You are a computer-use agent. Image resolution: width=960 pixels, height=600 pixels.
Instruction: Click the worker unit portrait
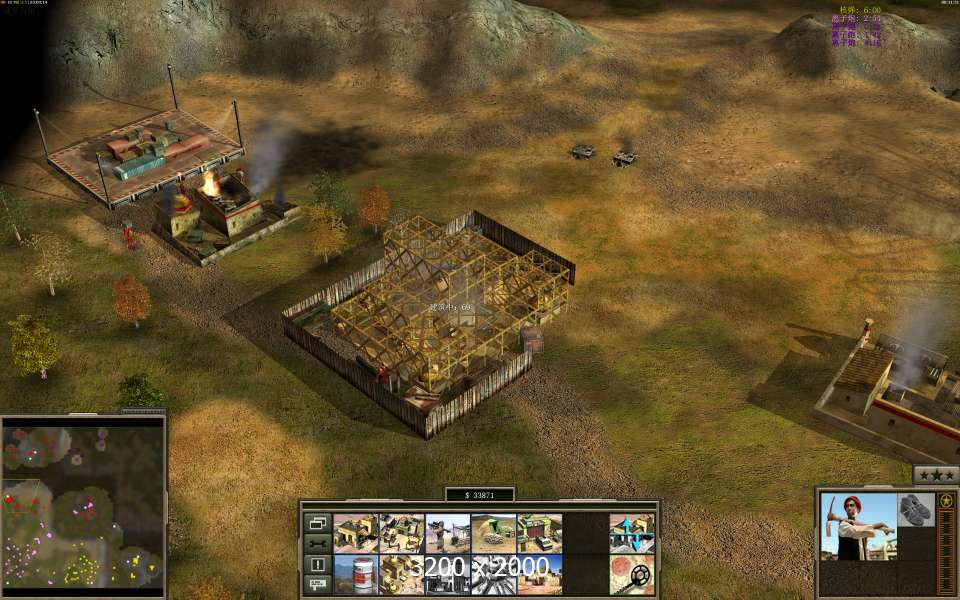tap(859, 526)
